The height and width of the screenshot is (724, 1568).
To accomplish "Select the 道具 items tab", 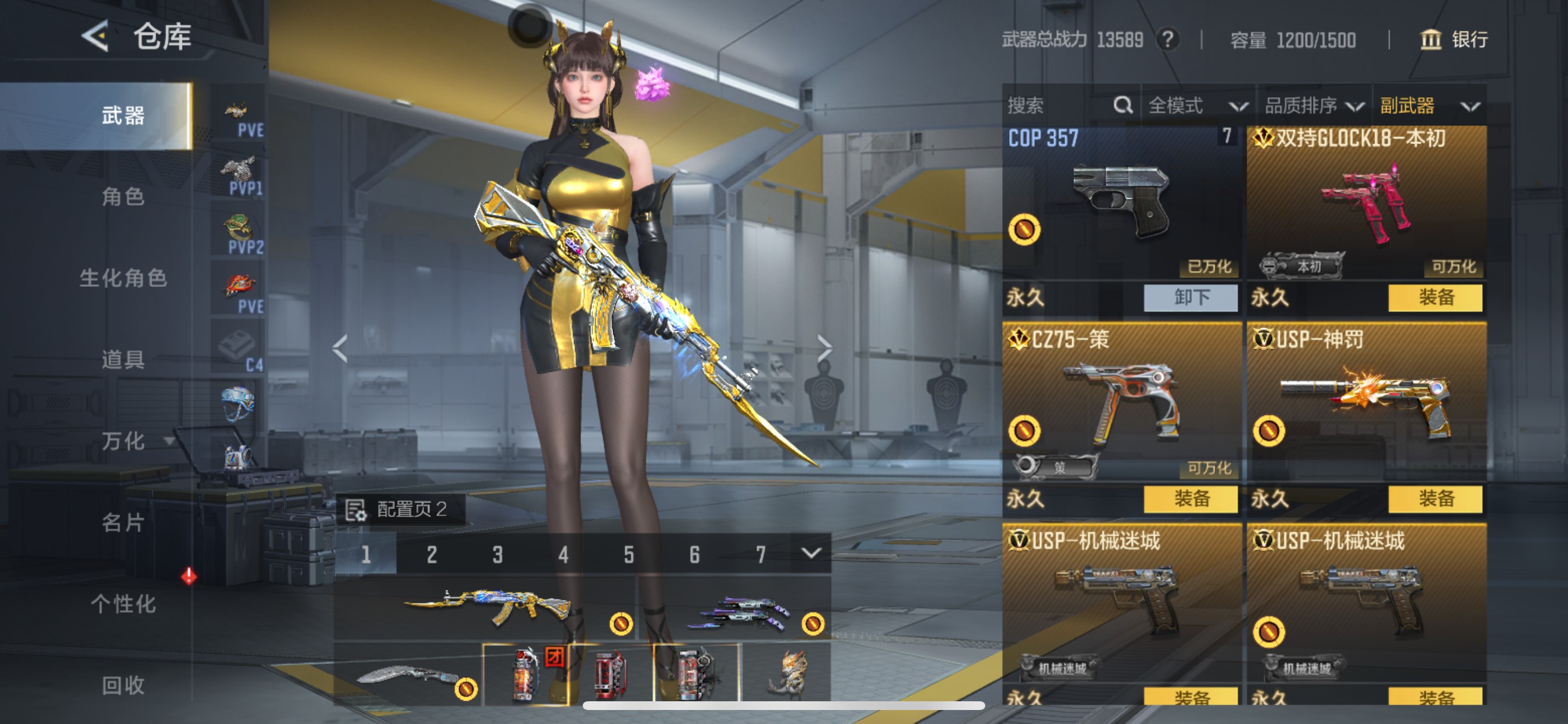I will click(x=123, y=360).
